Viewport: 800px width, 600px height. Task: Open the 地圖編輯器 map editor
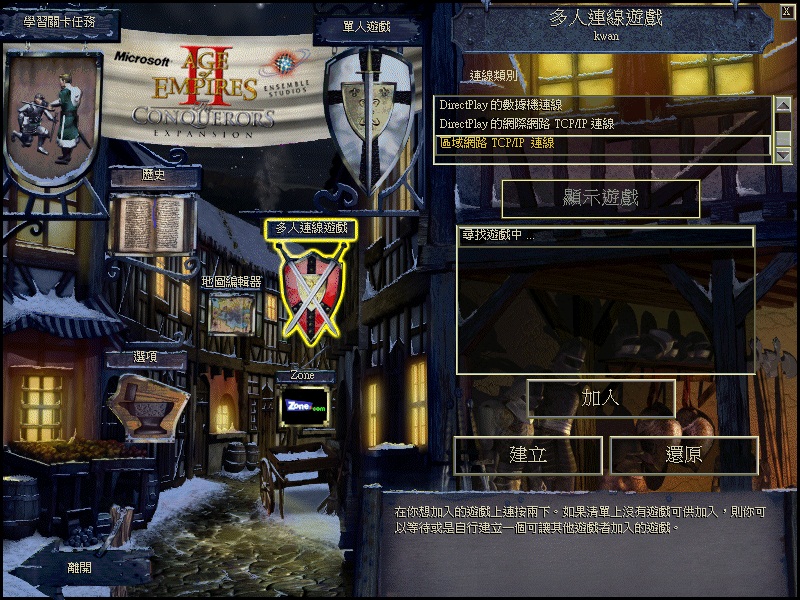click(x=232, y=313)
